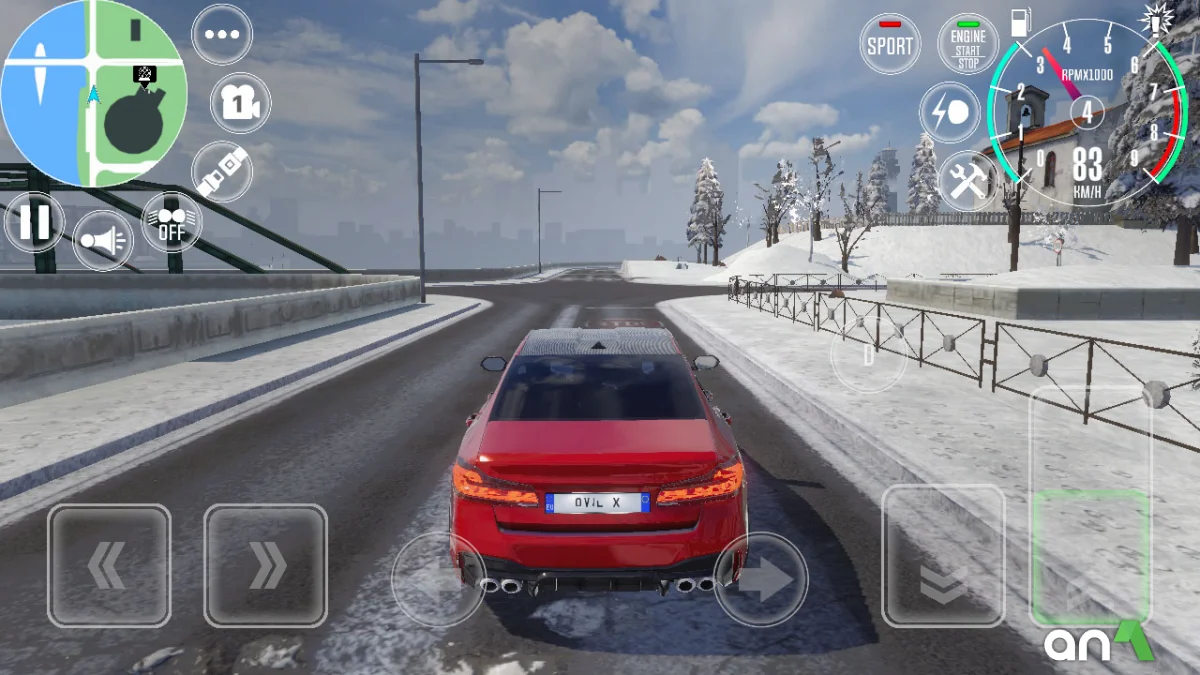1200x675 pixels.
Task: Switch camera view with the camera button
Action: point(240,103)
